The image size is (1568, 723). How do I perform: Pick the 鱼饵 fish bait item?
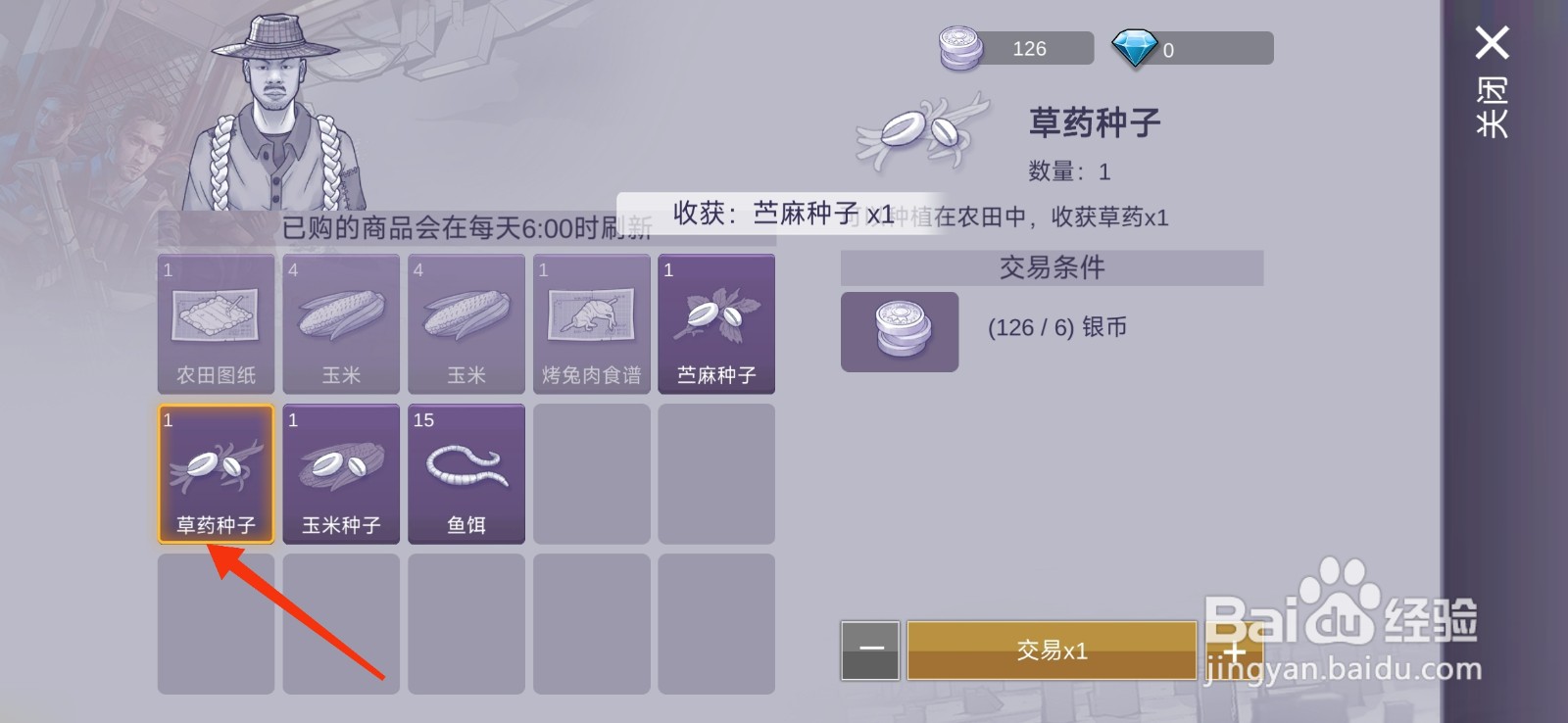click(466, 473)
